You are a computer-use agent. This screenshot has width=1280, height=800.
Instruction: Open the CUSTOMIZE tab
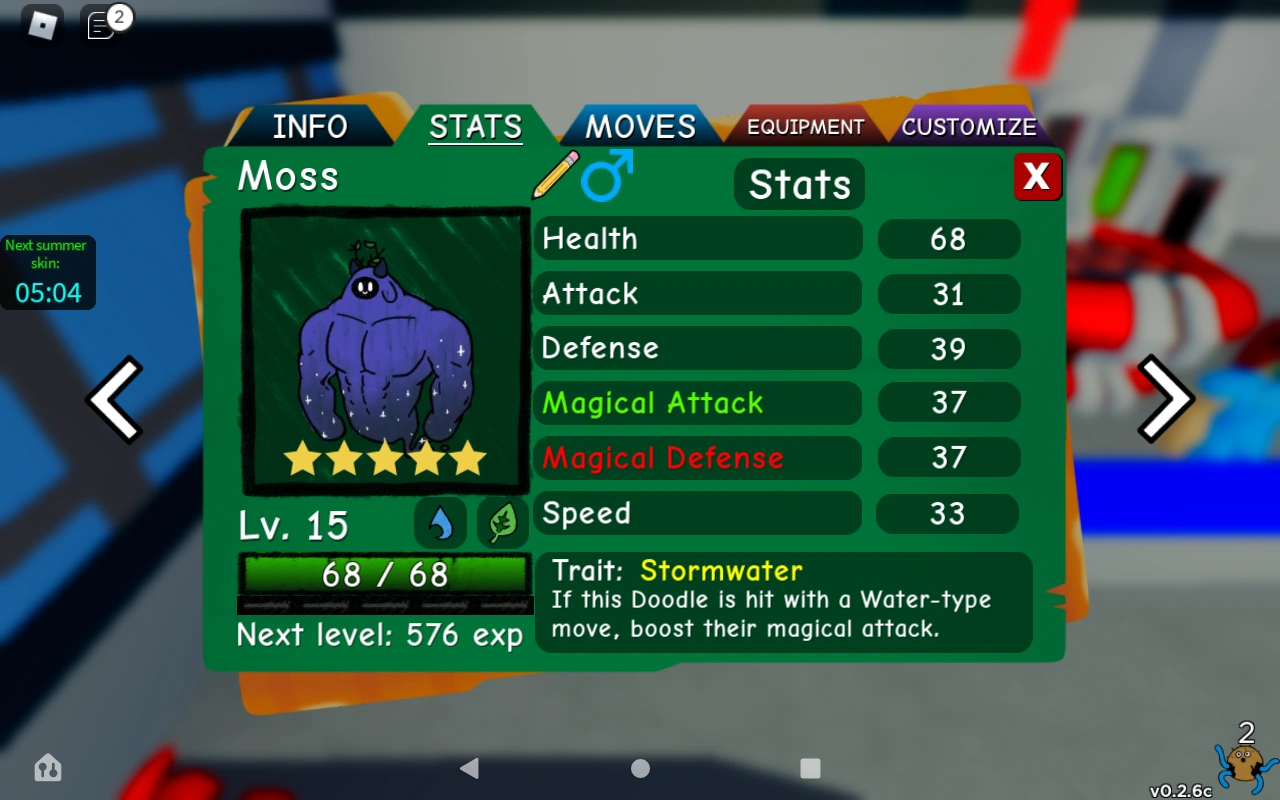click(x=968, y=126)
